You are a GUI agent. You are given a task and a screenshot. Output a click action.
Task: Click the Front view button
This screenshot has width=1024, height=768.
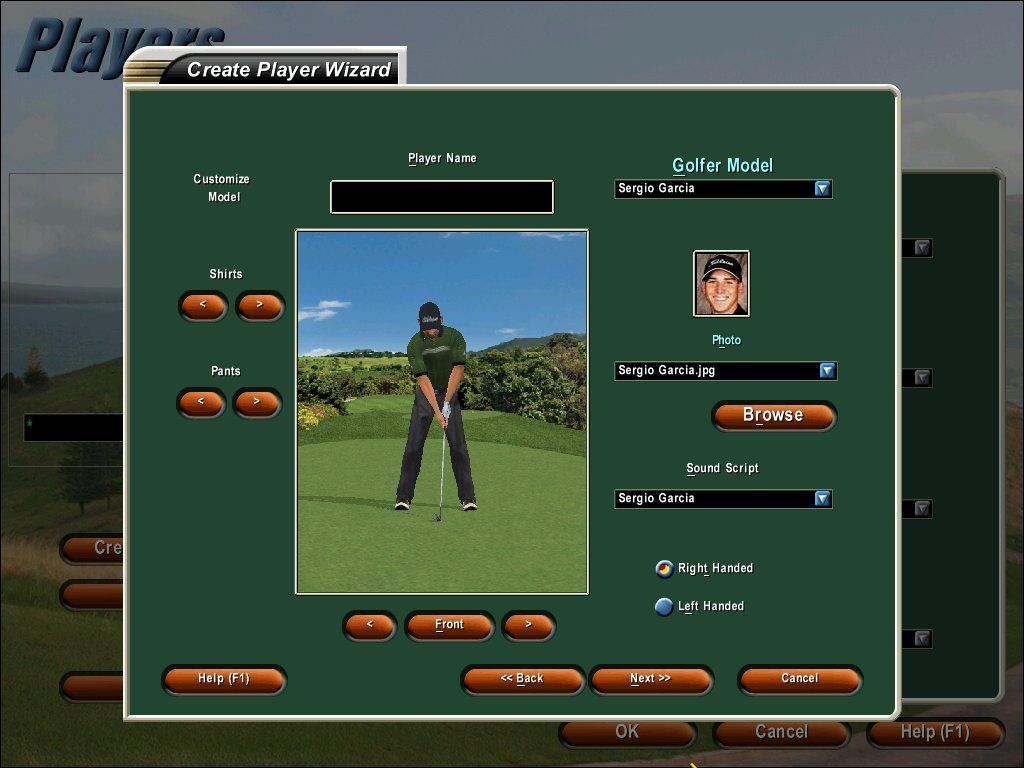tap(449, 625)
